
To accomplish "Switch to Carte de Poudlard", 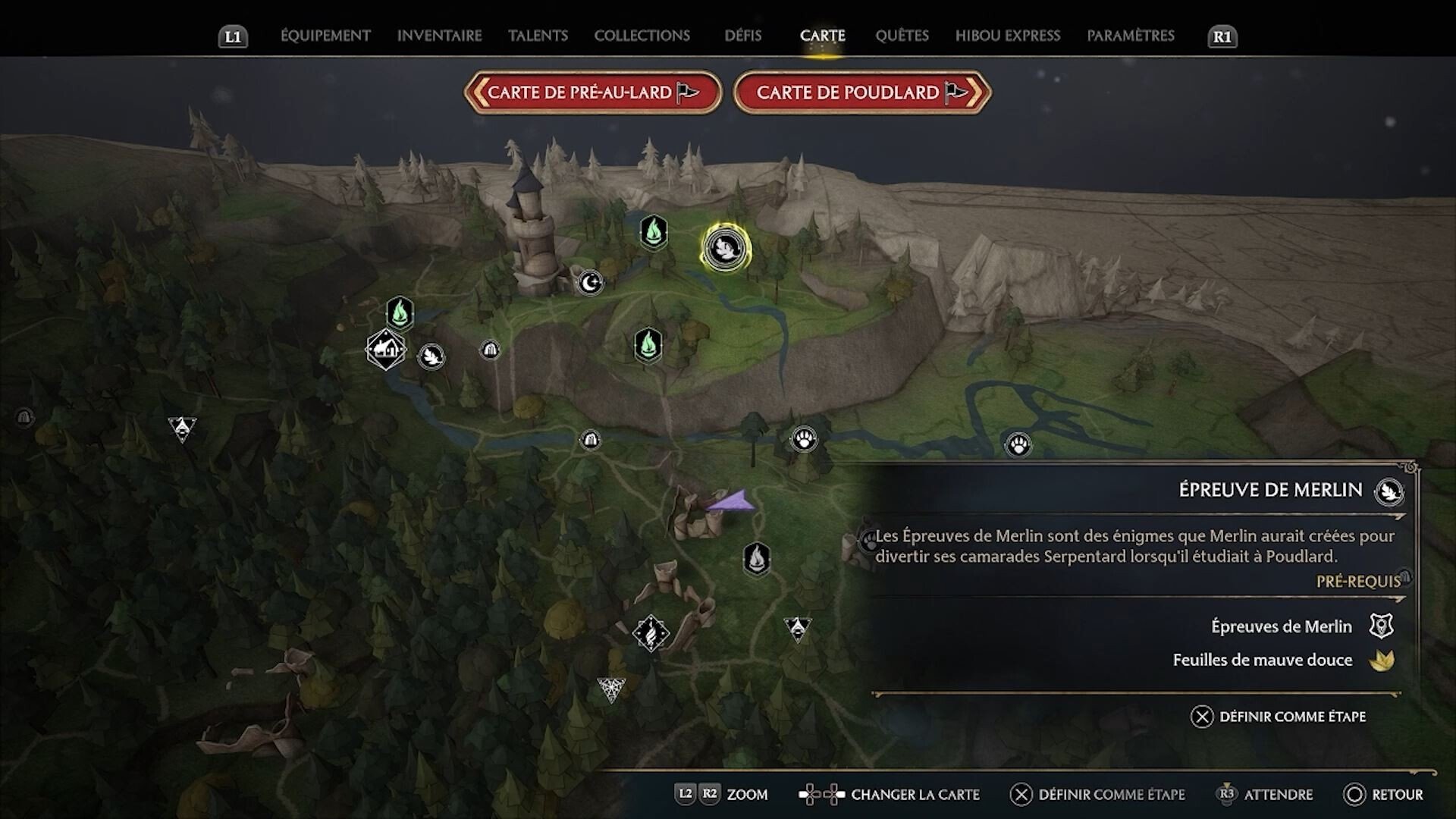I will click(x=861, y=93).
